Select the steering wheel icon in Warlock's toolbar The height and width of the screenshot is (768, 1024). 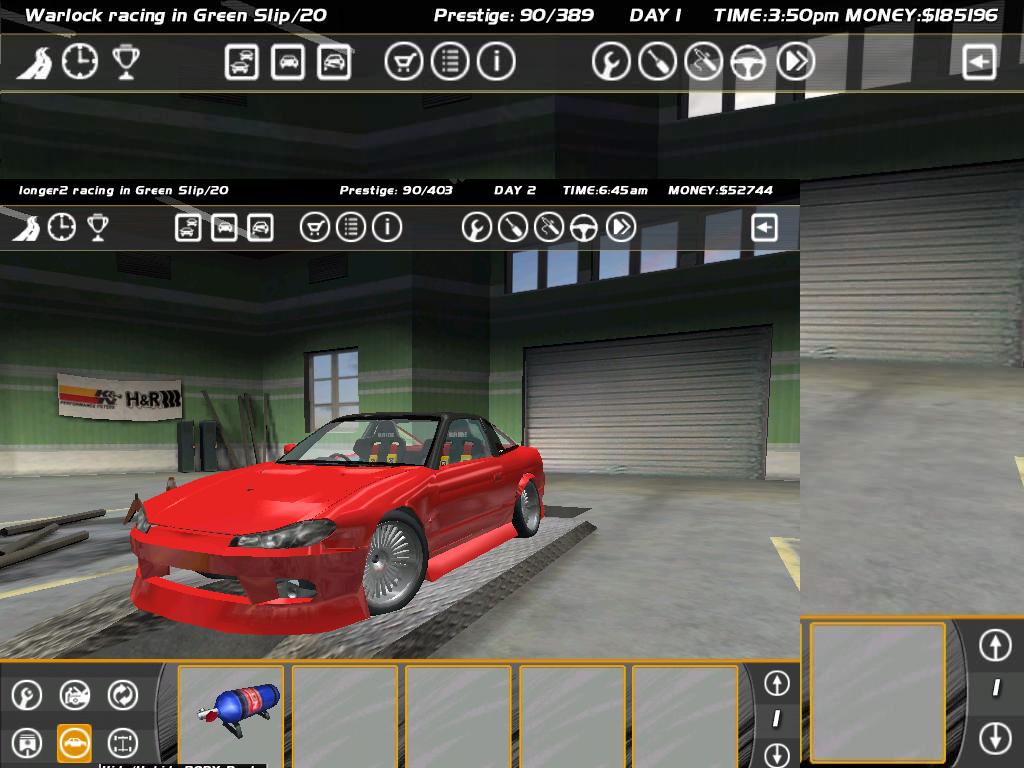747,62
